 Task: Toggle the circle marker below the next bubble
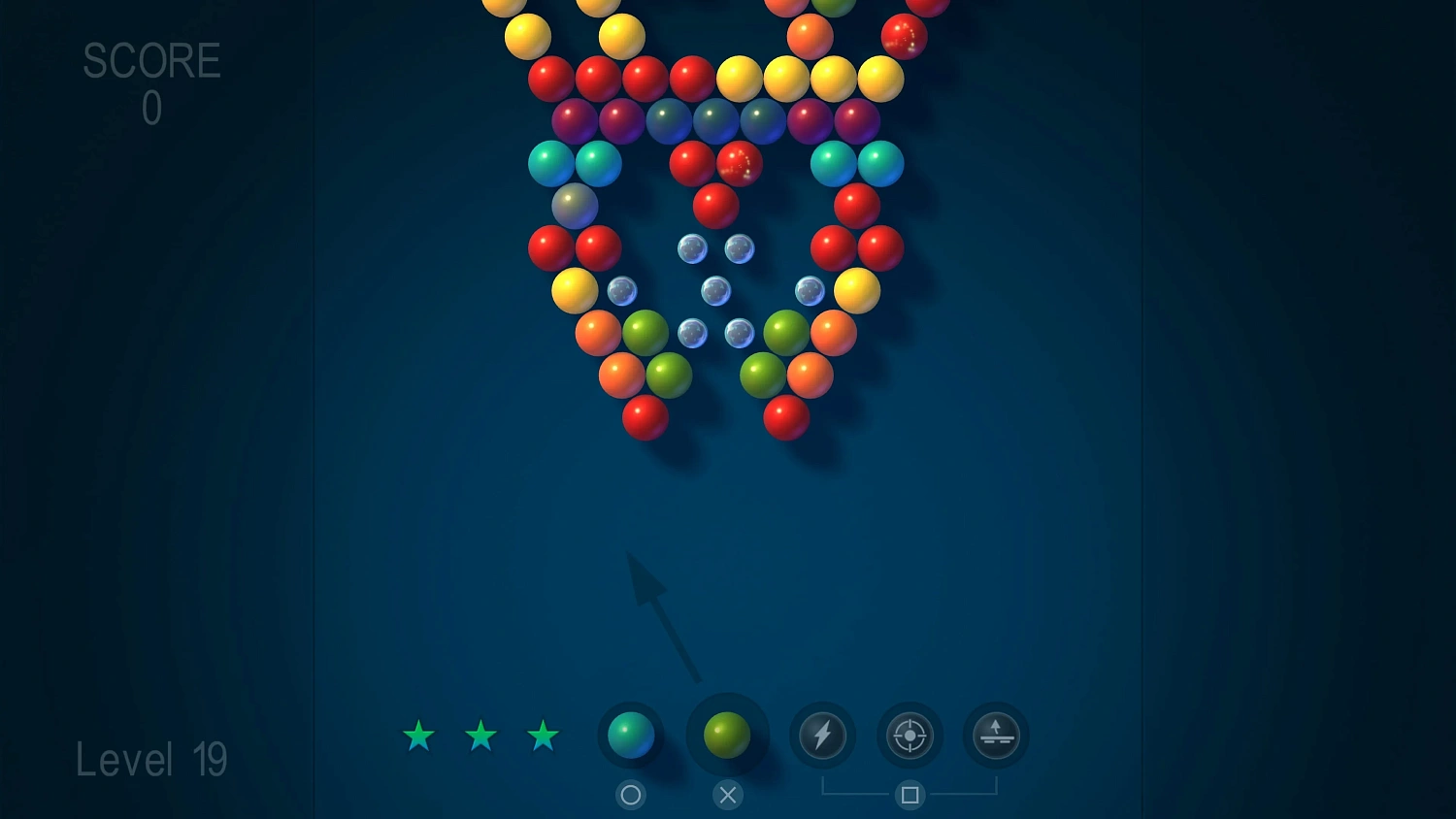coord(631,795)
